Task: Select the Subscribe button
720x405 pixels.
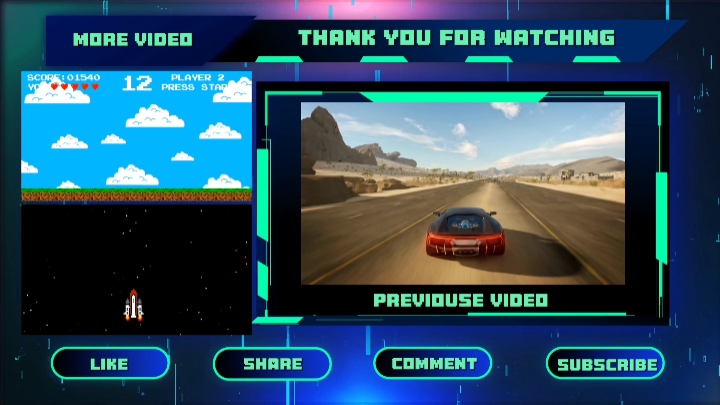Action: [606, 364]
